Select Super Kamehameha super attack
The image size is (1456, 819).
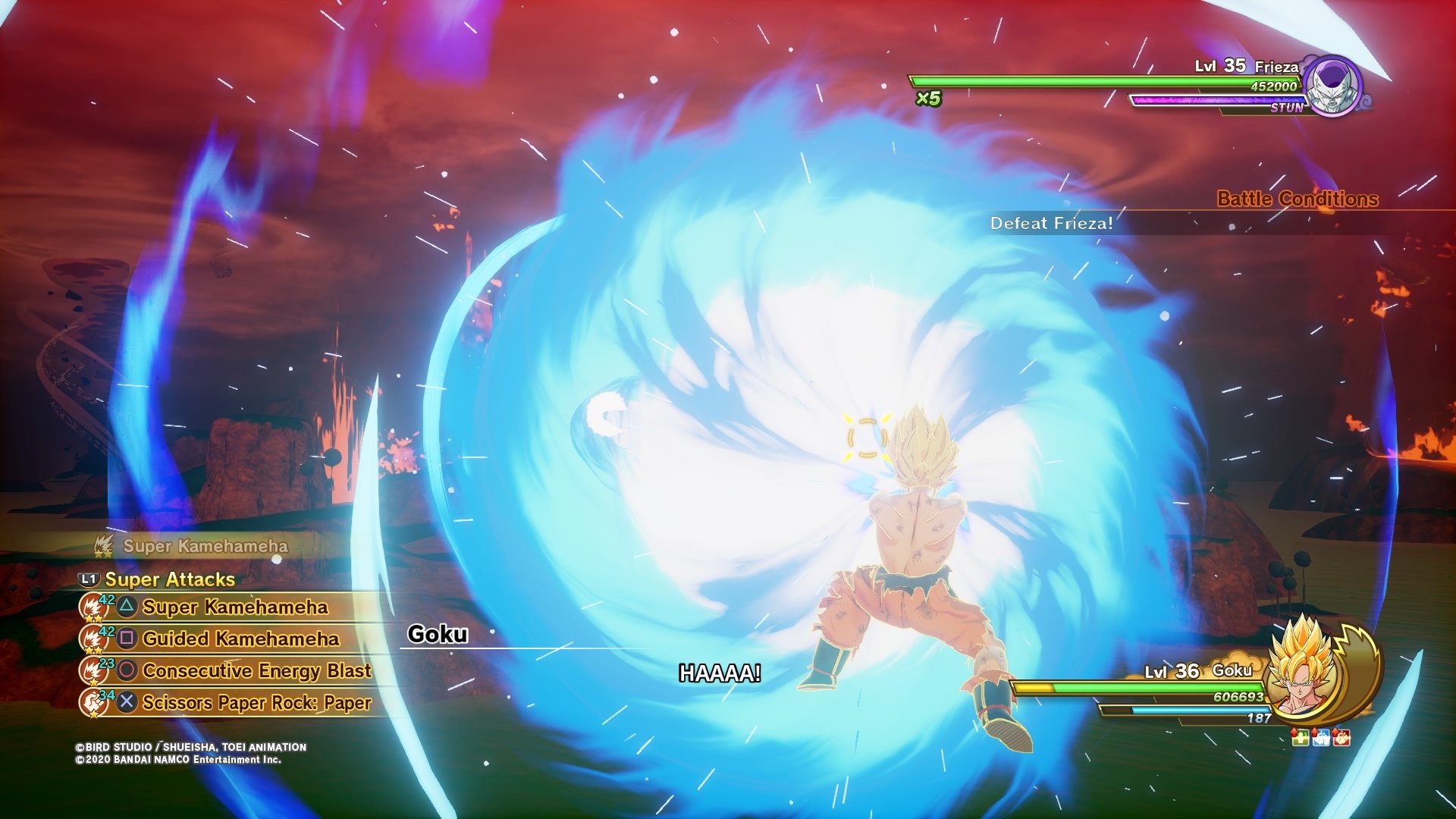[234, 607]
